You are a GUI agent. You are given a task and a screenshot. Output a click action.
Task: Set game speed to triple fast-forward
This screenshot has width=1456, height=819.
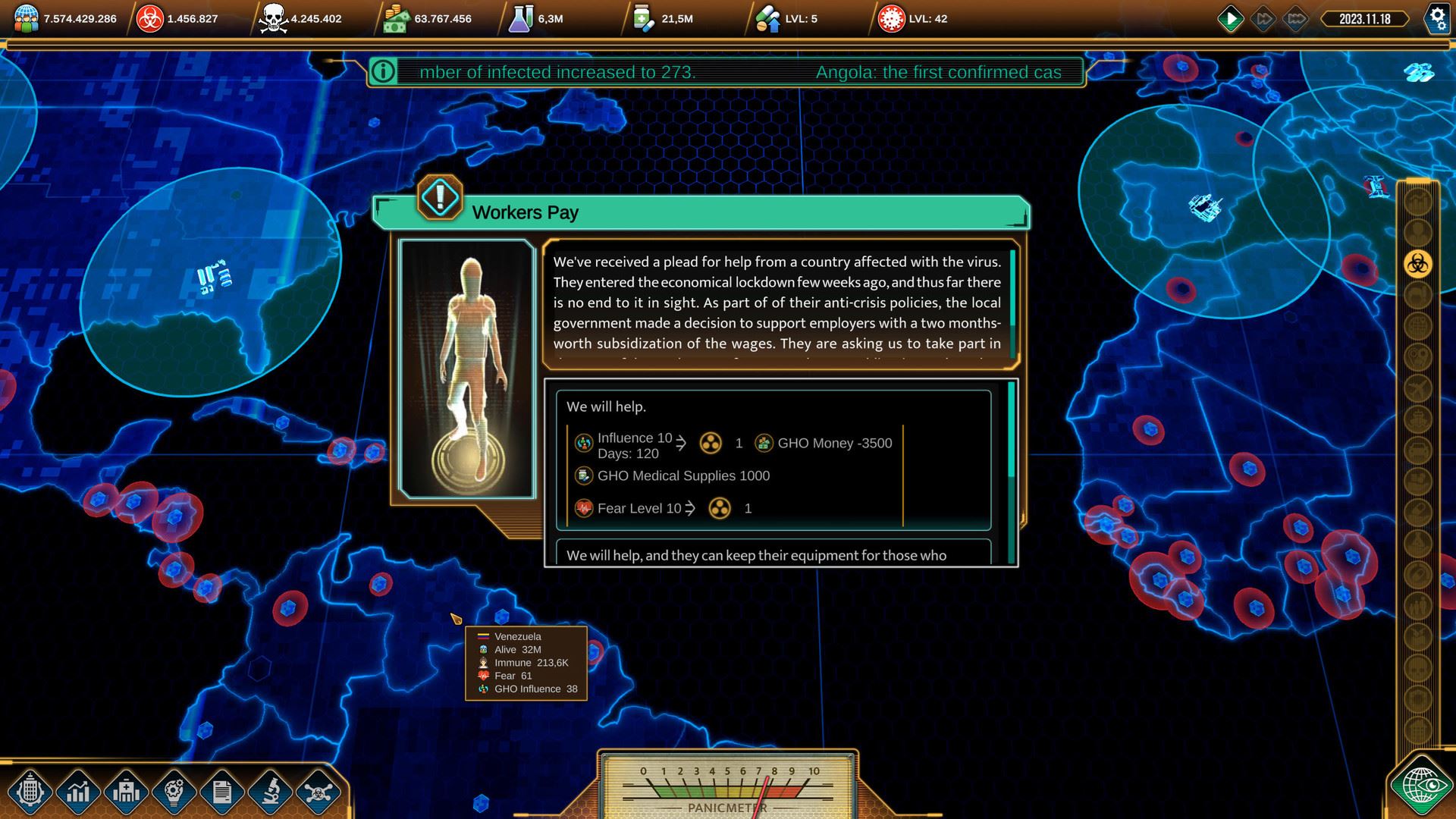pyautogui.click(x=1296, y=19)
